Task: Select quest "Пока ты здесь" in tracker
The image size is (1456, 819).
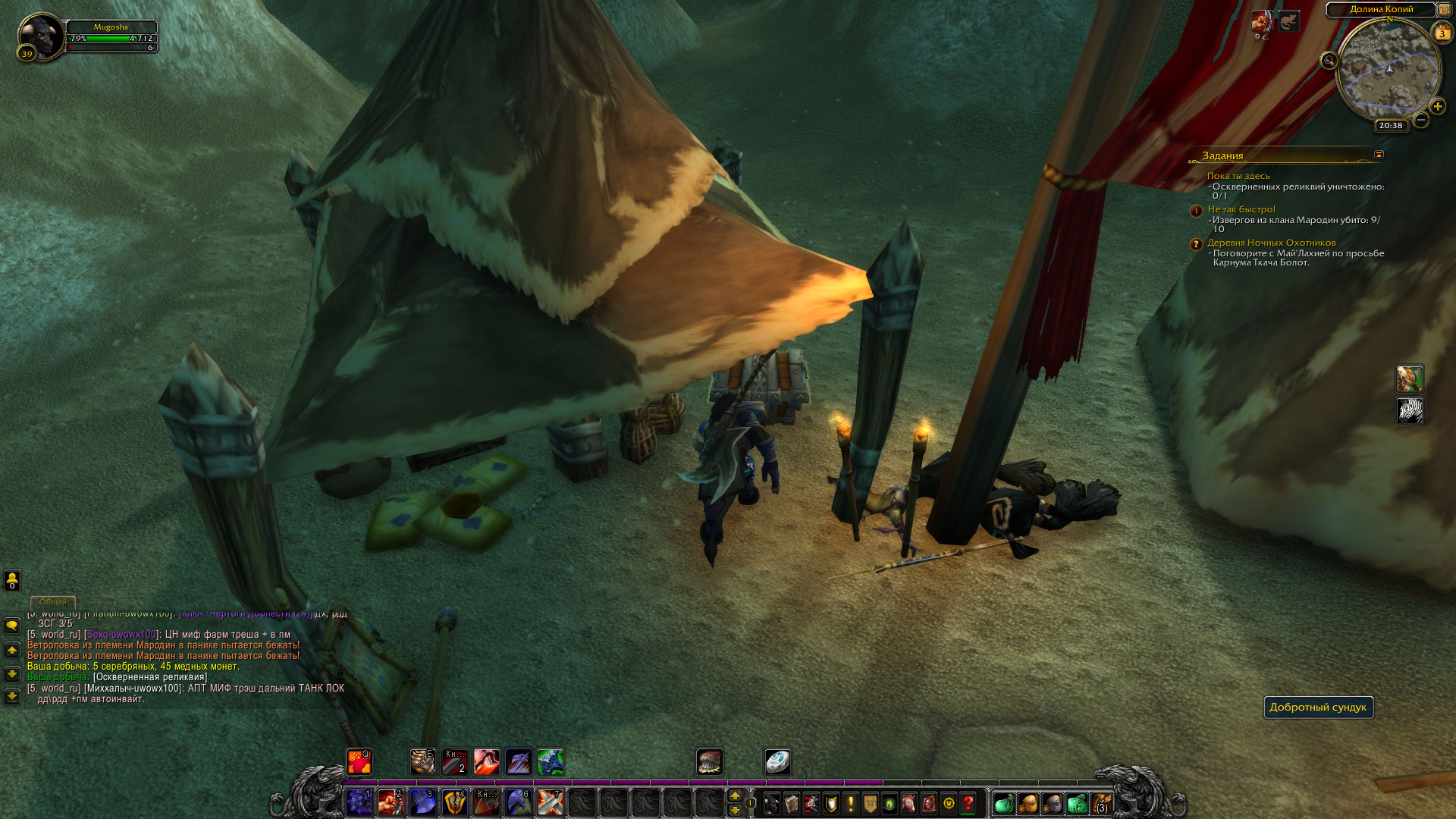Action: pos(1238,176)
